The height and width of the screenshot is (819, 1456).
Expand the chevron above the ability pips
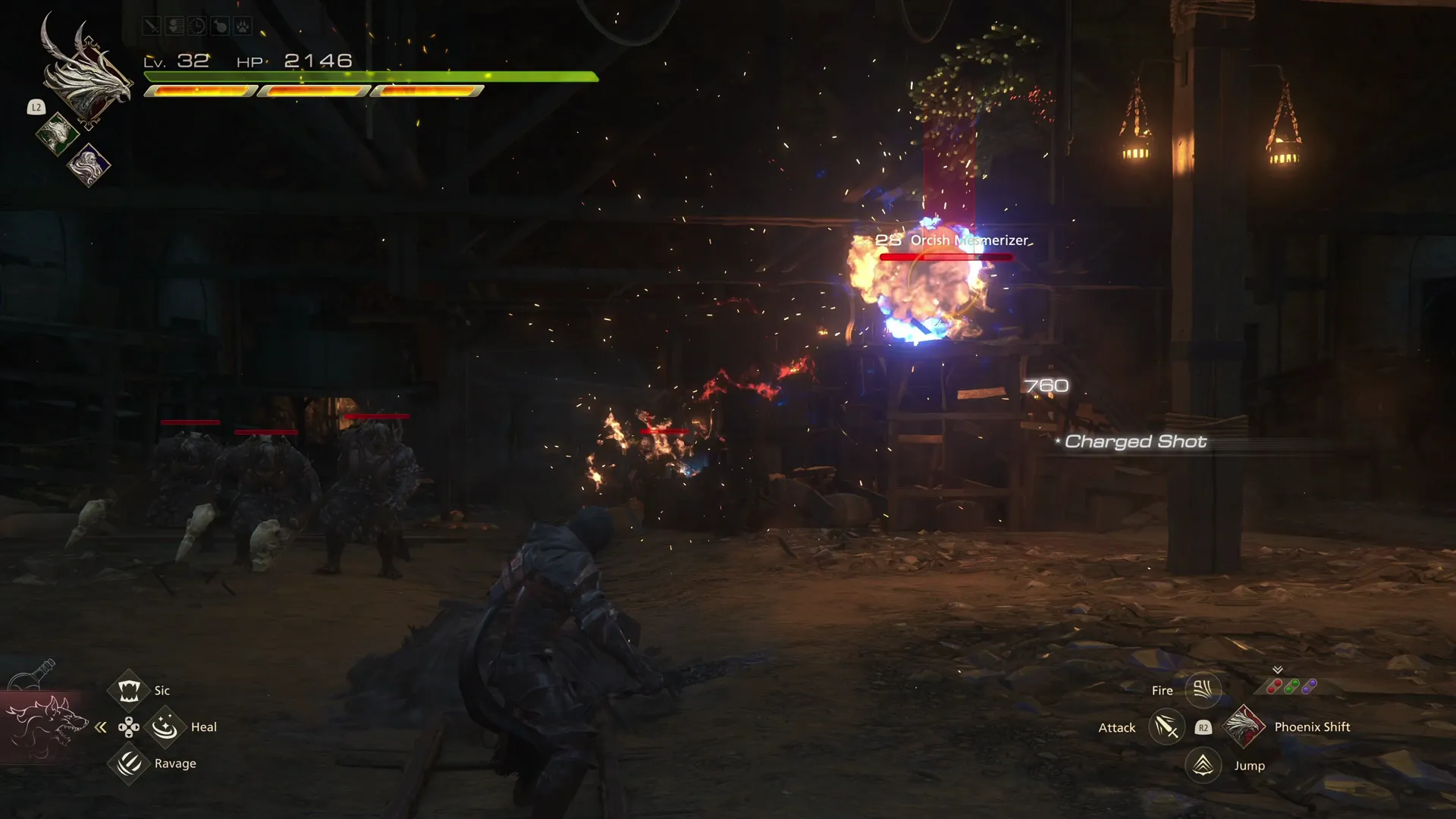[x=1277, y=670]
